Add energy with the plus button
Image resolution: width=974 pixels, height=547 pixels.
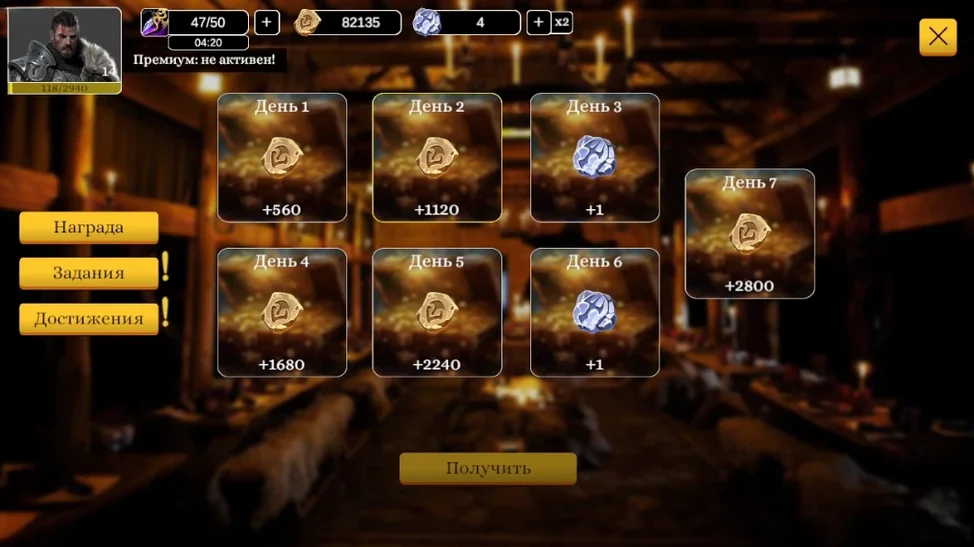(x=267, y=22)
